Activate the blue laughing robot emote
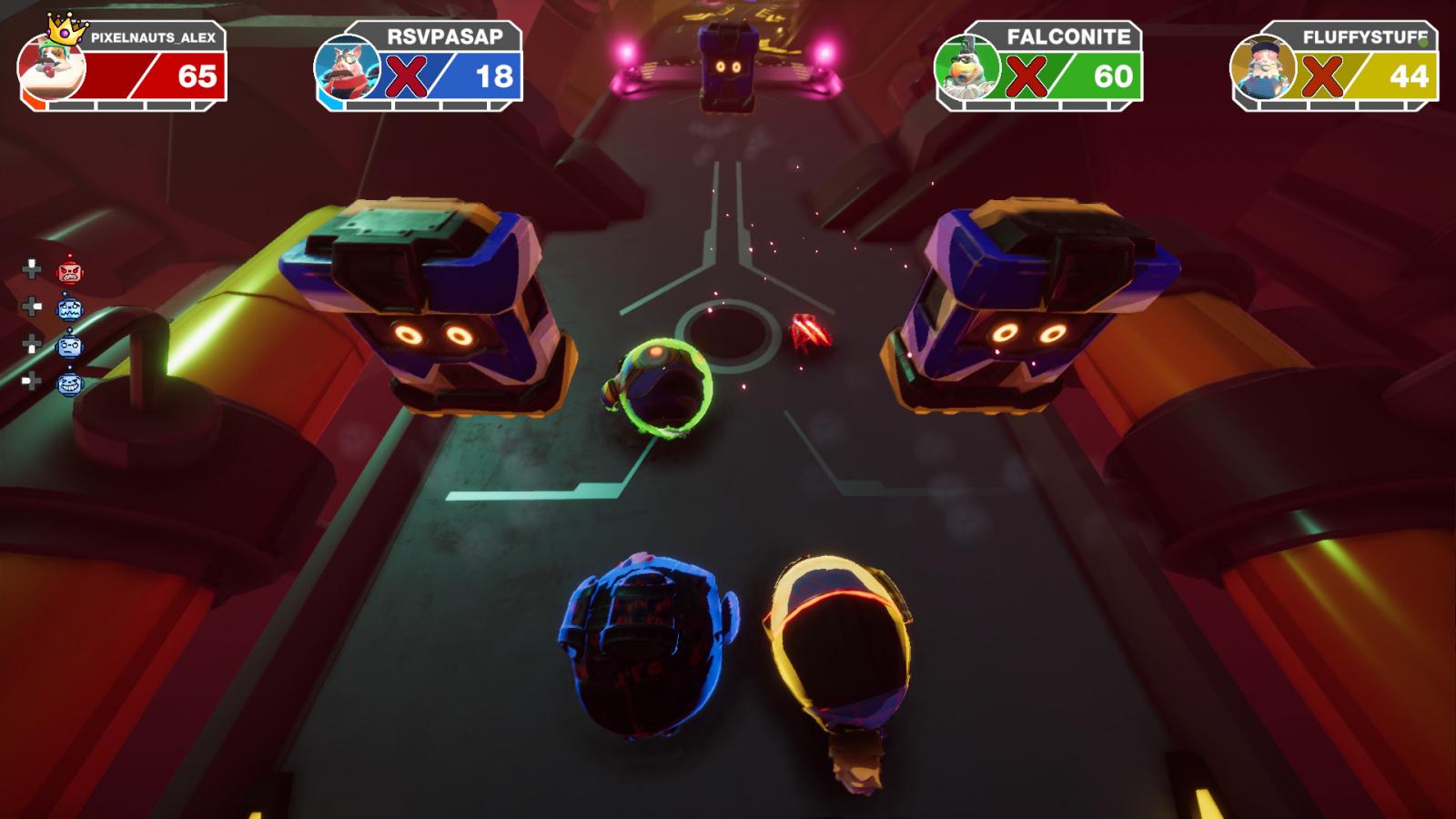 point(70,384)
